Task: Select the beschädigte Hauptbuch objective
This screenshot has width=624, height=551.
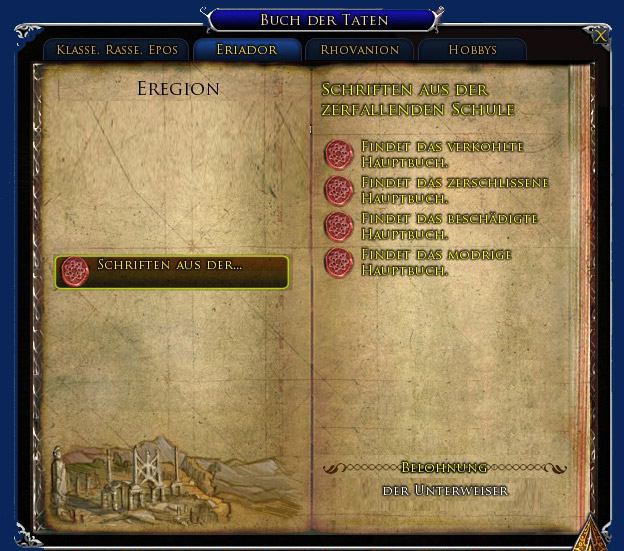Action: click(x=449, y=226)
